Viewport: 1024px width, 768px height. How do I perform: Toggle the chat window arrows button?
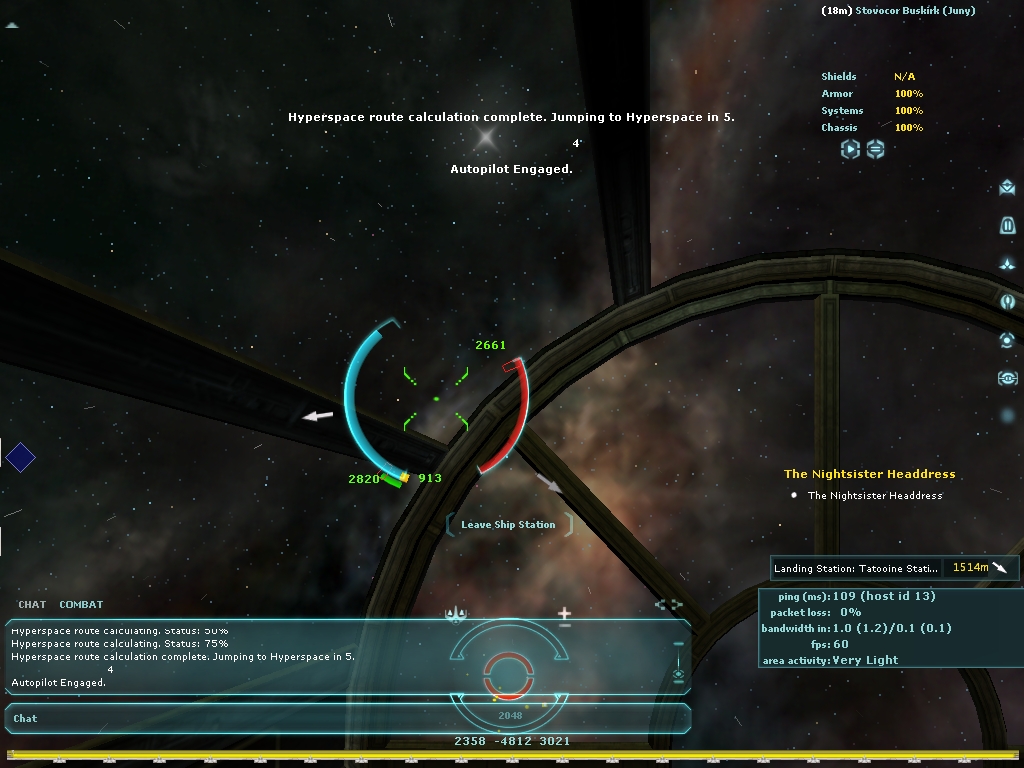tap(668, 604)
